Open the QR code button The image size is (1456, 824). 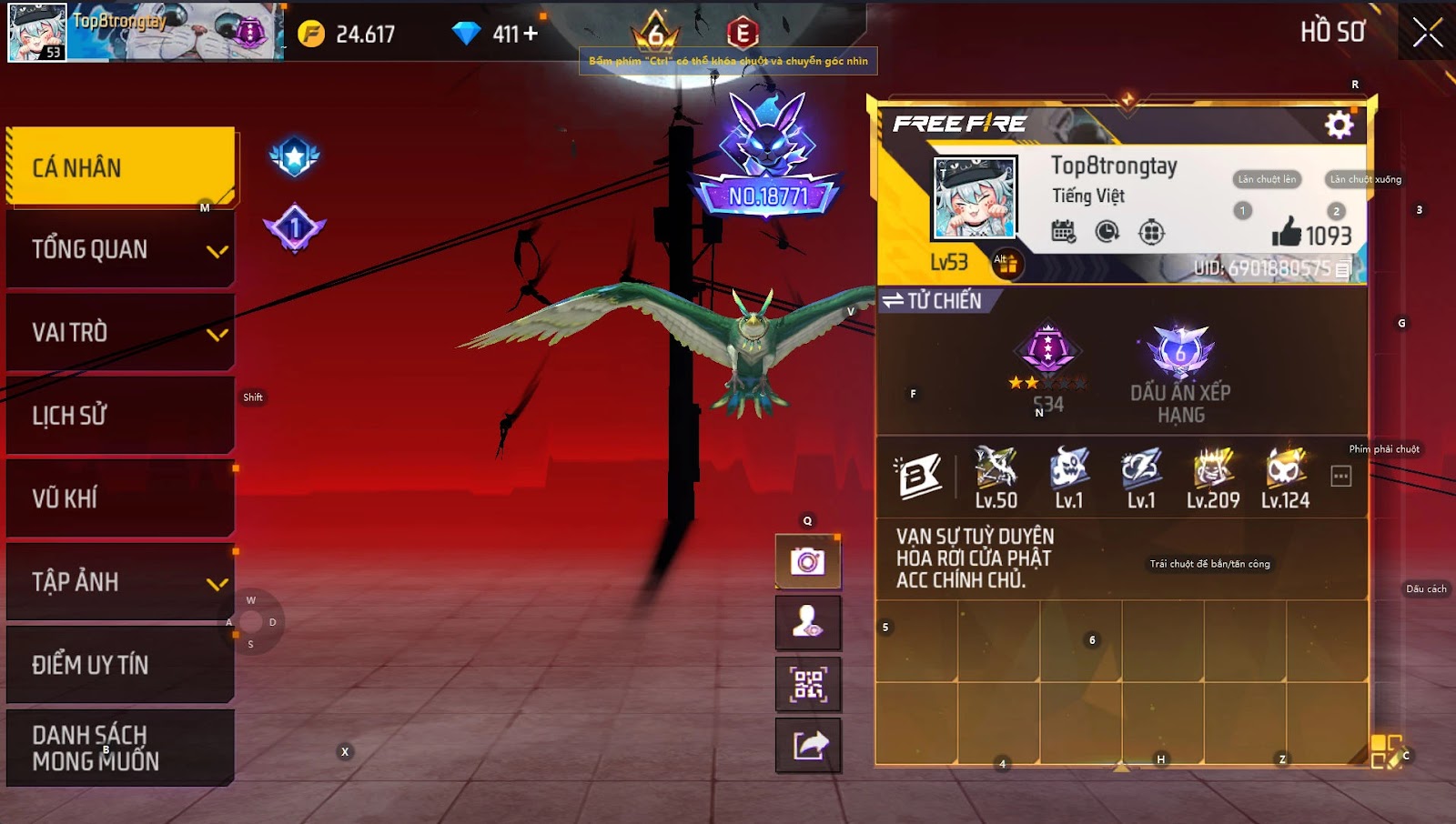807,684
